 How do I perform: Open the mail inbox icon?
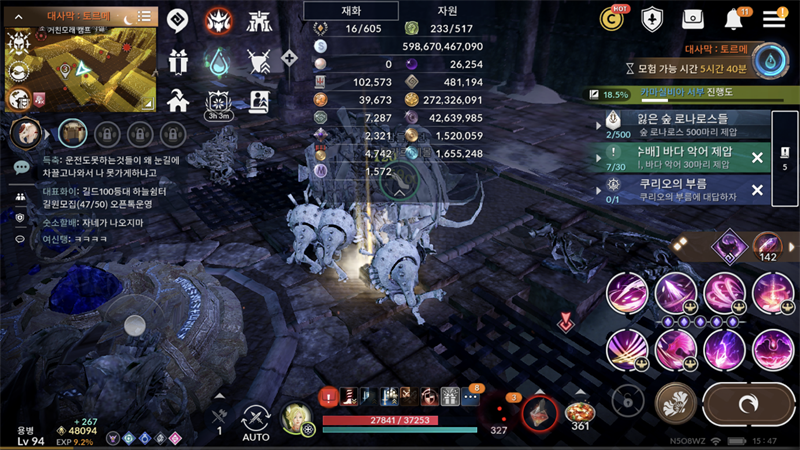(x=693, y=19)
